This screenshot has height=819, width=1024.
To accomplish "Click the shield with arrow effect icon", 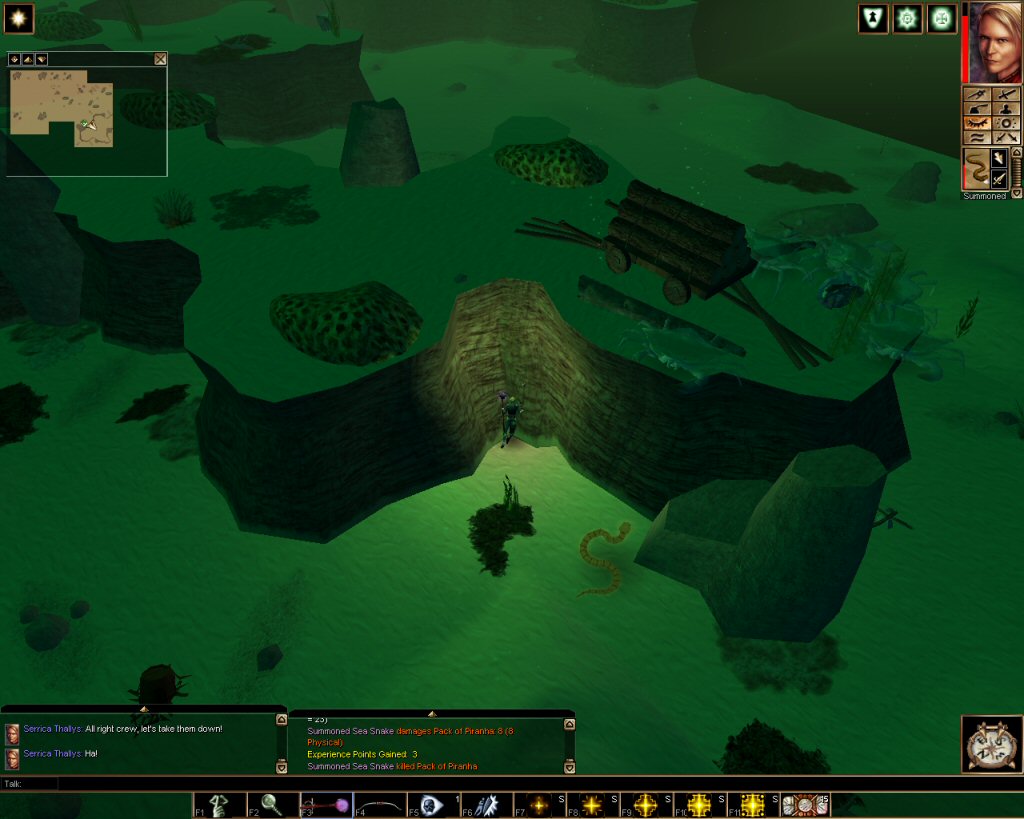I will click(873, 19).
